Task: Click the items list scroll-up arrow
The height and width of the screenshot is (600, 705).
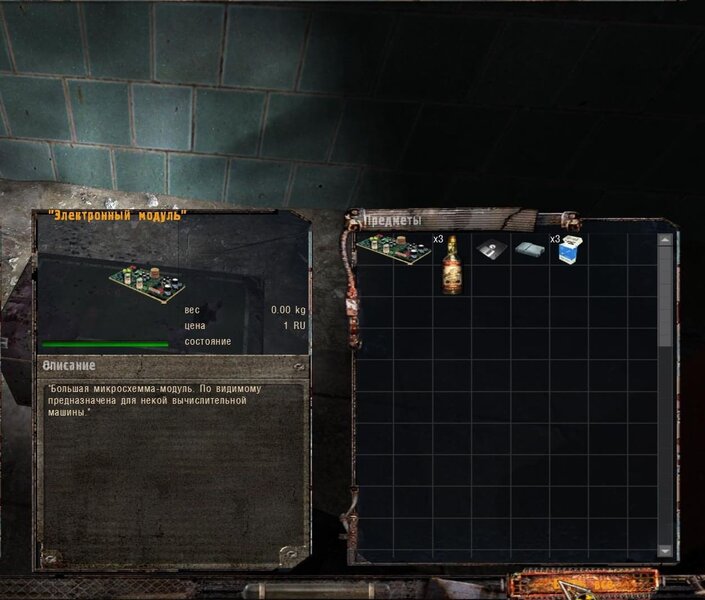Action: tap(665, 240)
